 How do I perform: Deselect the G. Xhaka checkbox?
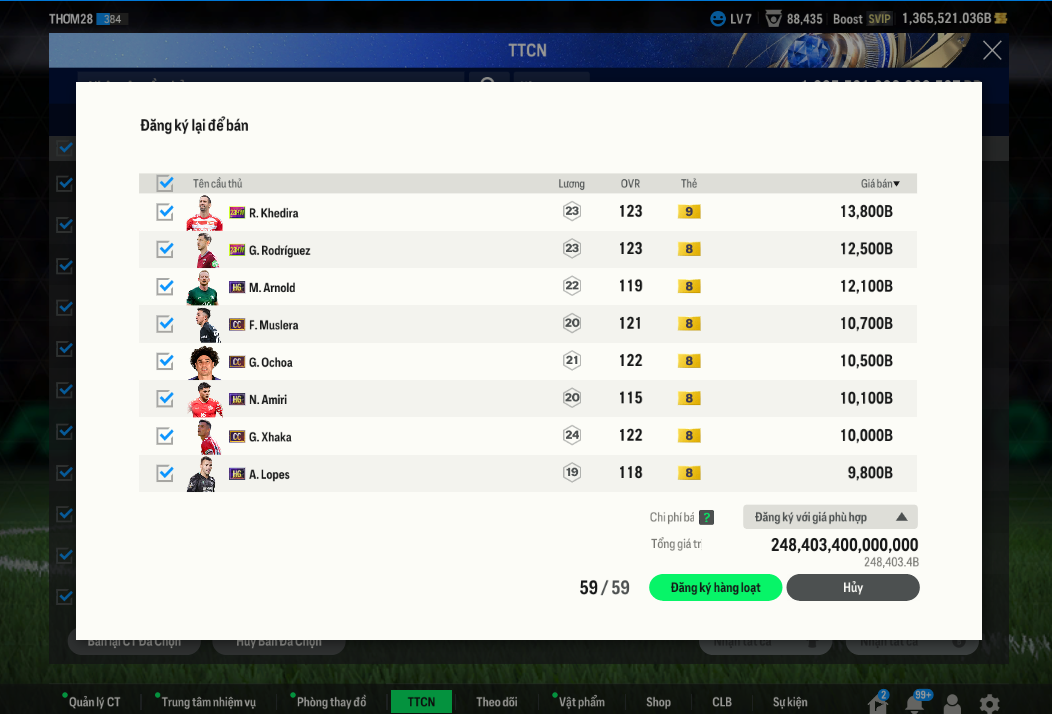pos(165,436)
